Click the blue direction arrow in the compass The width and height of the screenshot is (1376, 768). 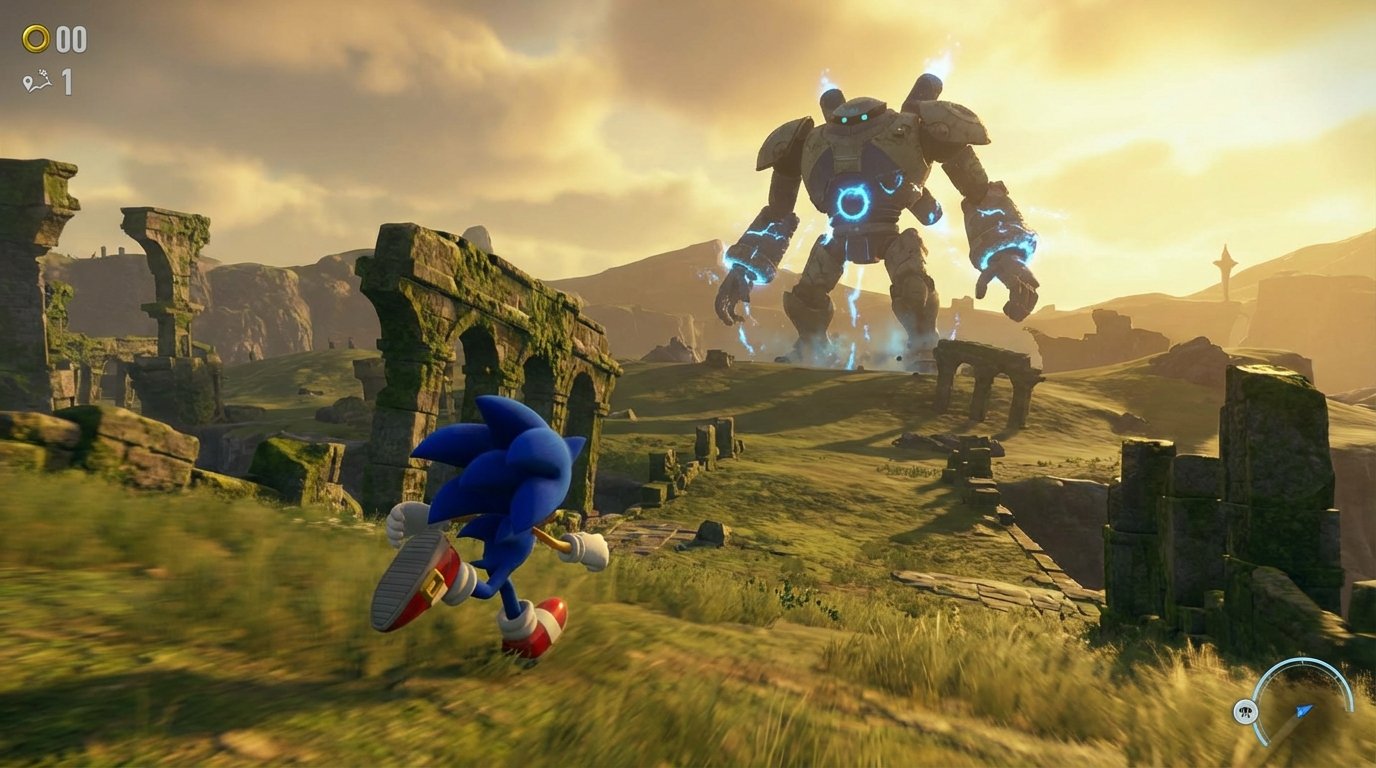tap(1303, 711)
